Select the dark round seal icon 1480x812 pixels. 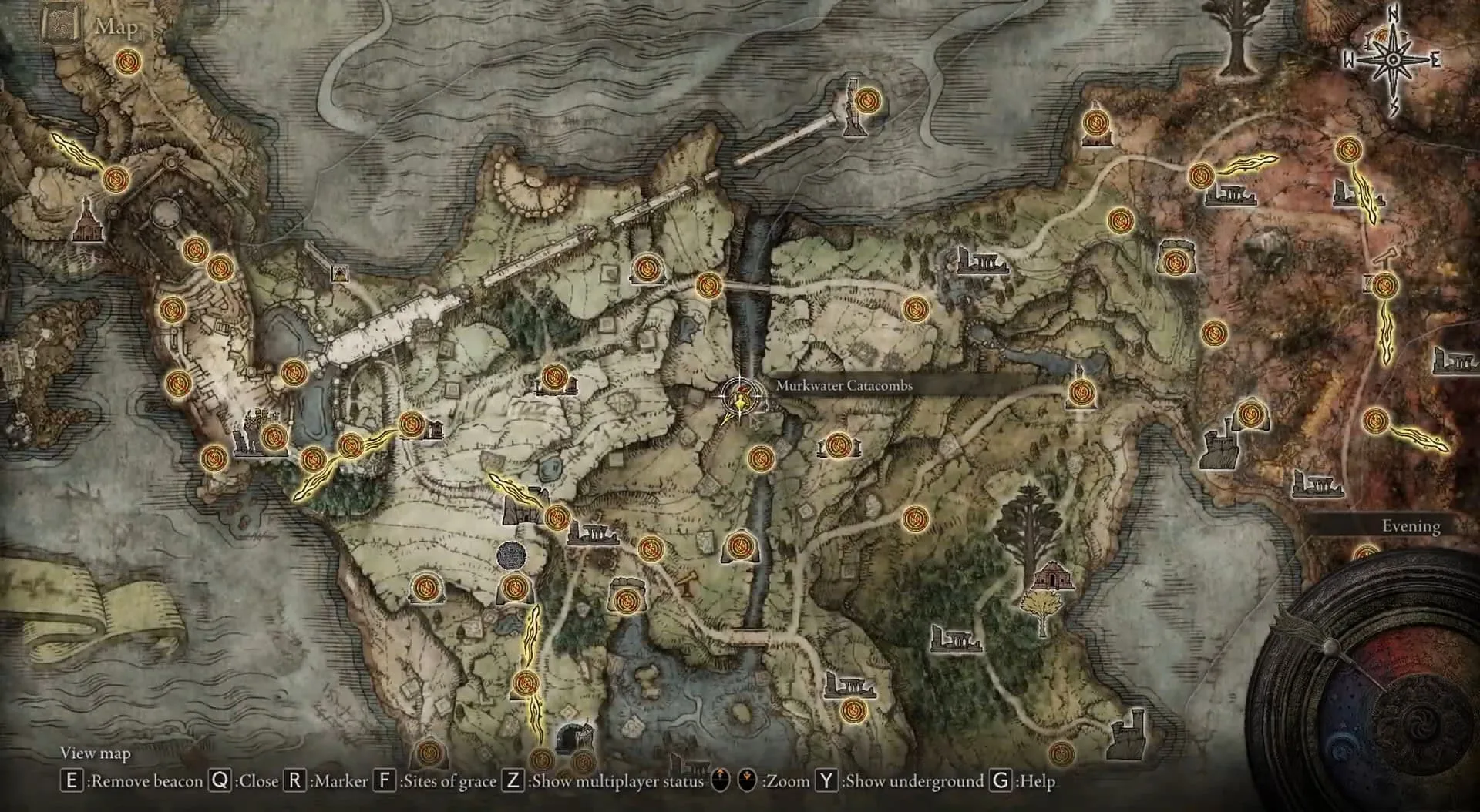tap(511, 556)
